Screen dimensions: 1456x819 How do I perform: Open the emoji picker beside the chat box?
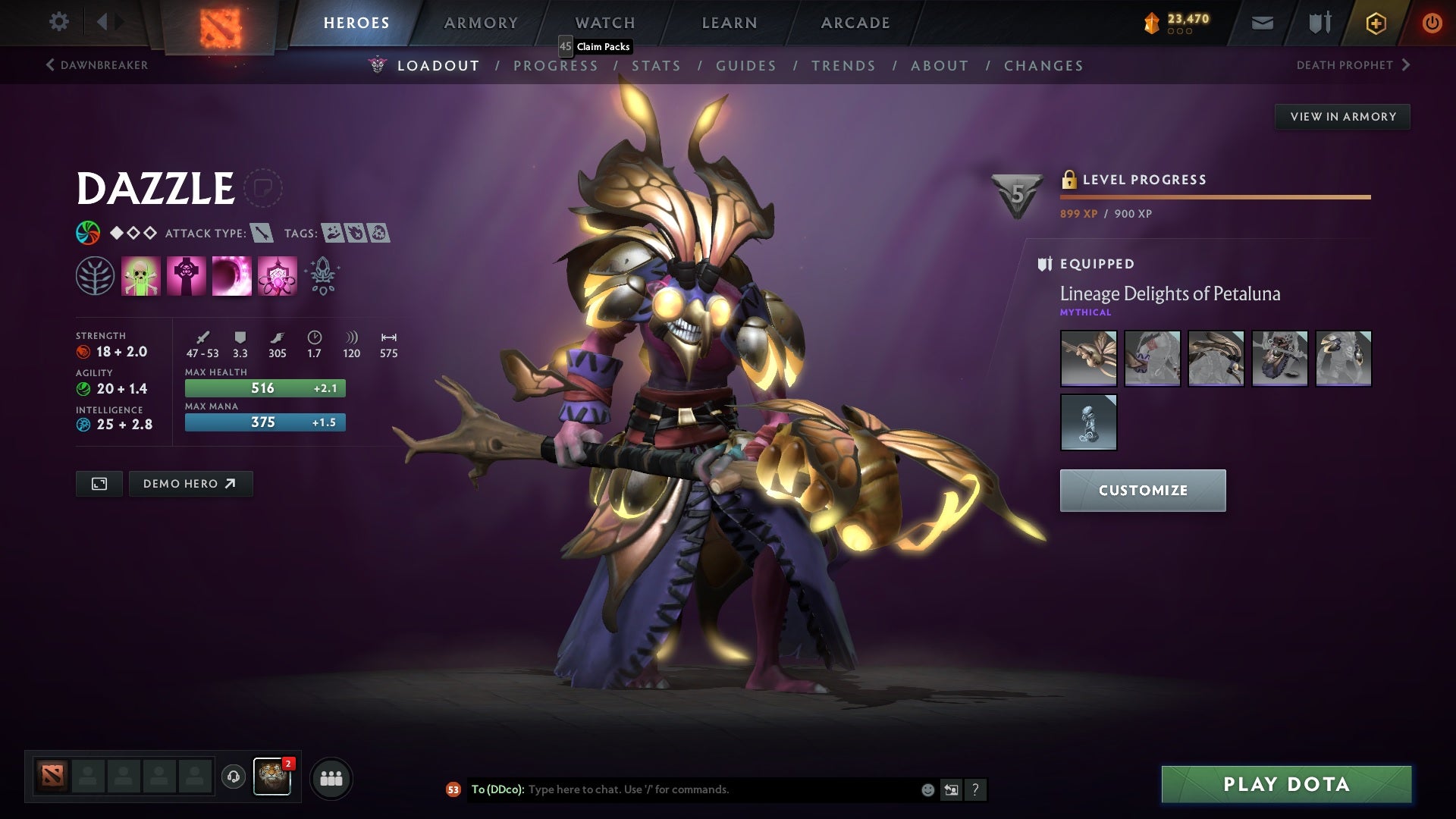click(927, 789)
